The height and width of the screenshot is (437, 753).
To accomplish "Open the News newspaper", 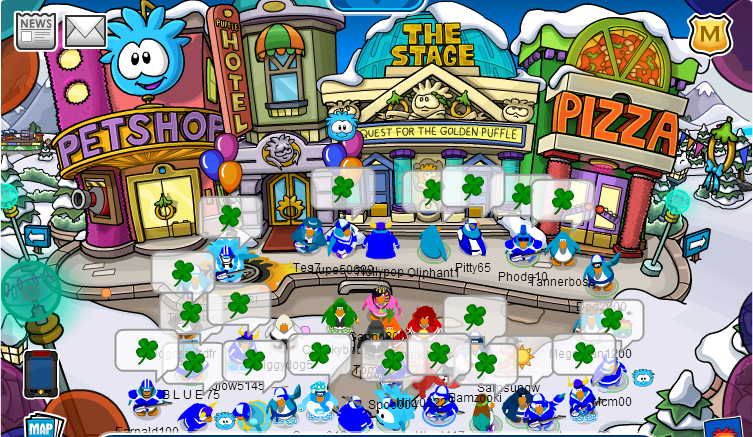I will click(36, 30).
